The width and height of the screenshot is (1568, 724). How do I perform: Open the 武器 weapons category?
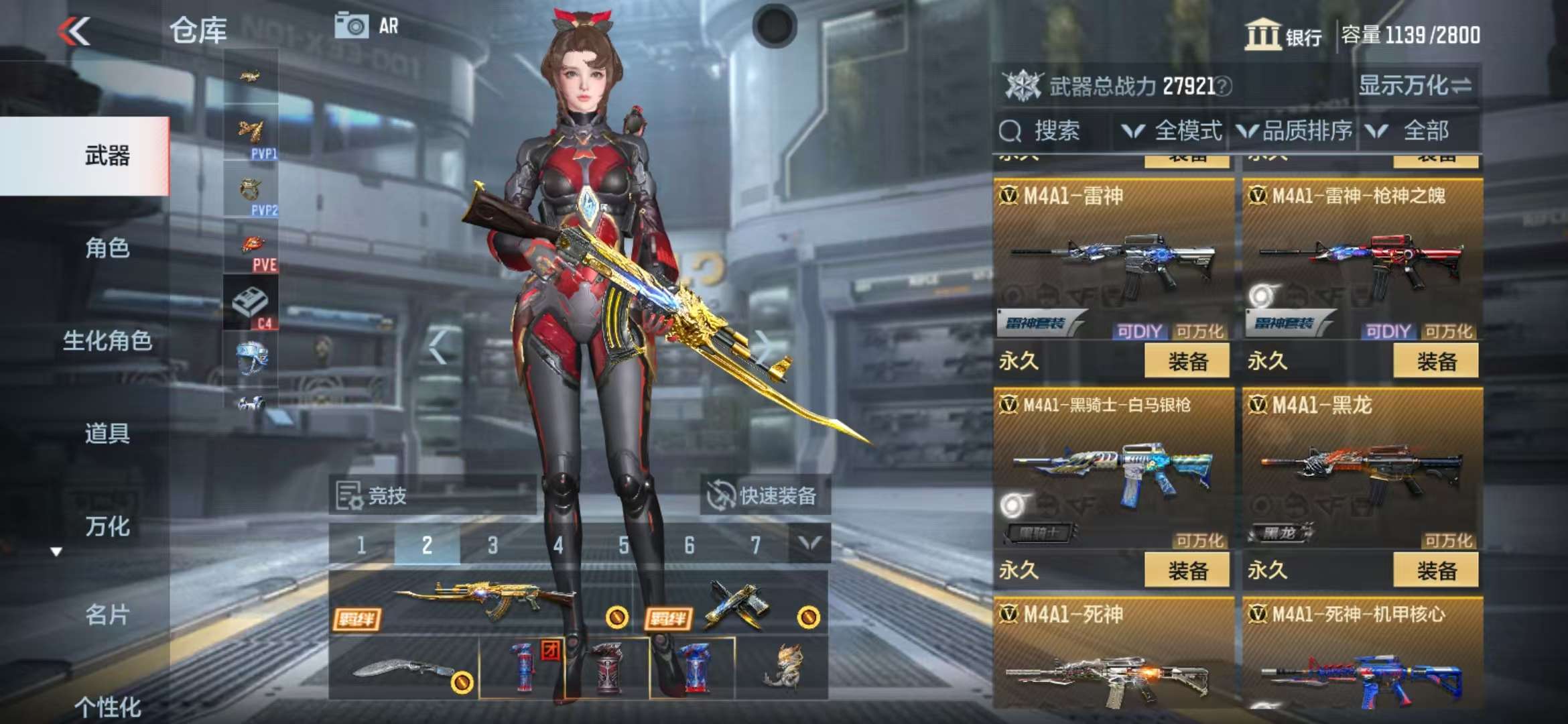[x=107, y=156]
